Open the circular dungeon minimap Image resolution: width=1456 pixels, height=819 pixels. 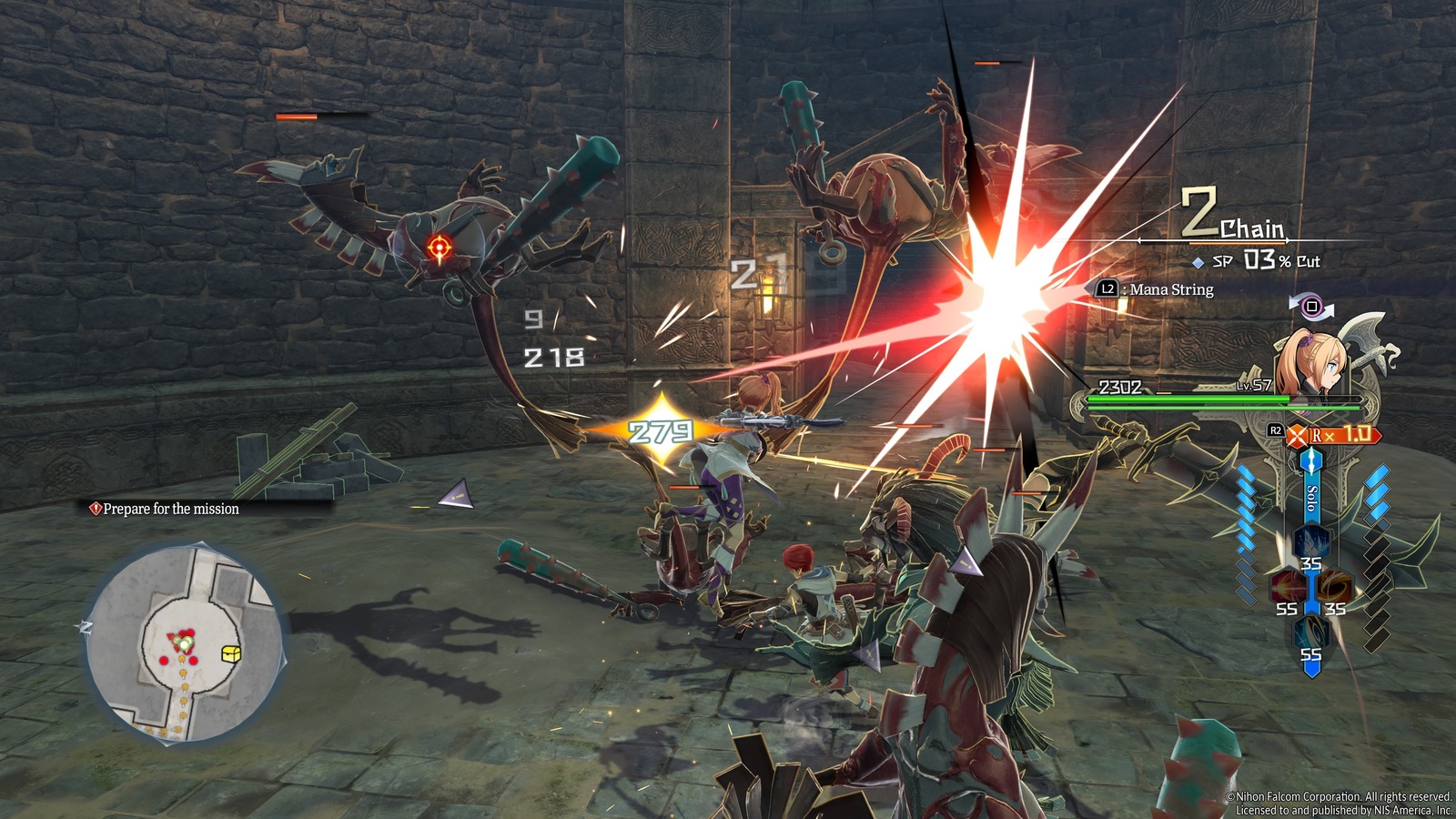[185, 642]
